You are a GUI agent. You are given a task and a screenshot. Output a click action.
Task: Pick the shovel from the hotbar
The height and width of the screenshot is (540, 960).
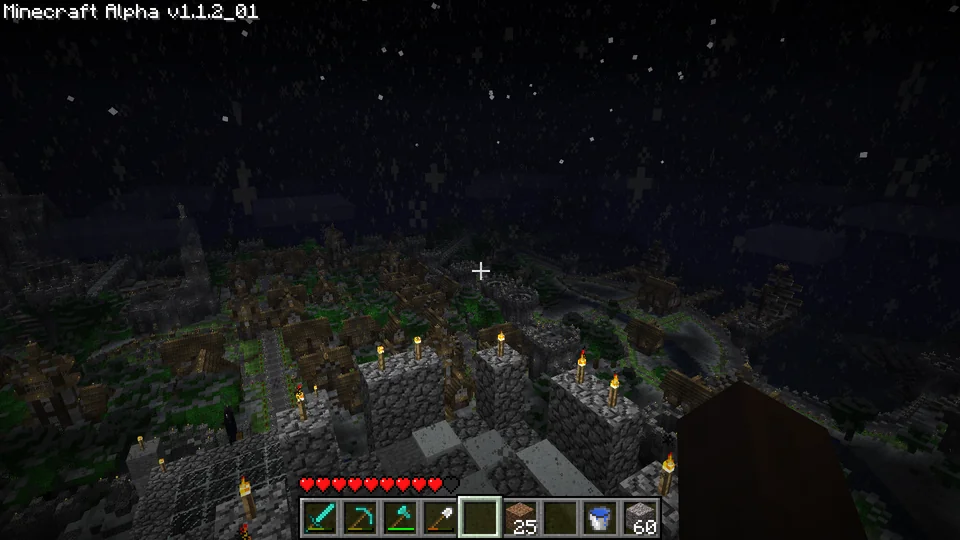440,517
